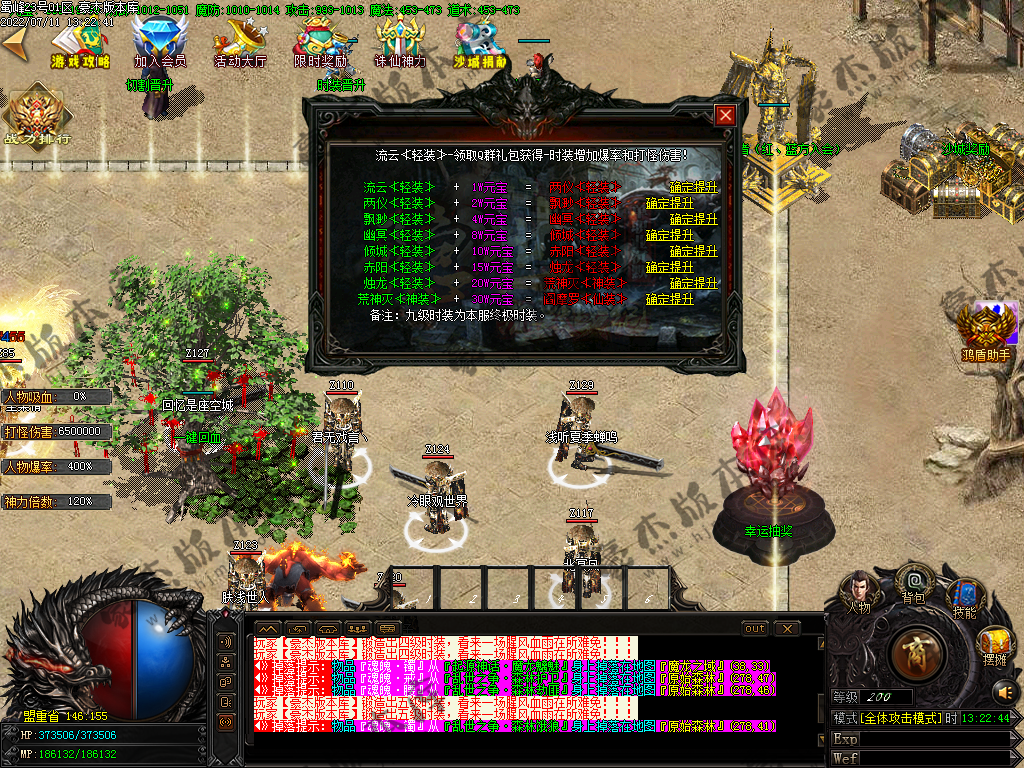Close the costume upgrade window
The height and width of the screenshot is (768, 1024).
click(726, 115)
